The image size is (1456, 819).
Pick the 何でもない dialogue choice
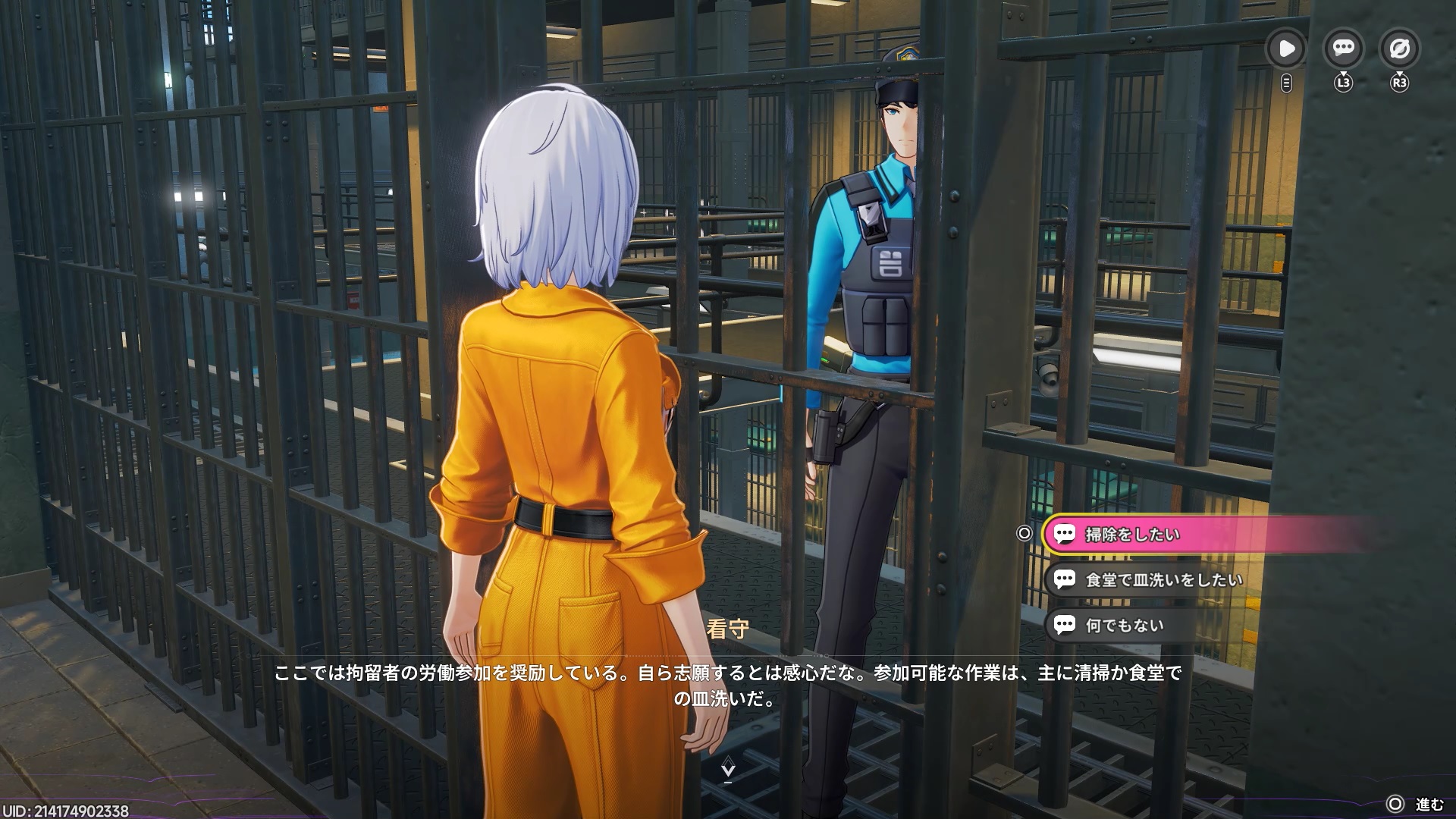(1124, 626)
